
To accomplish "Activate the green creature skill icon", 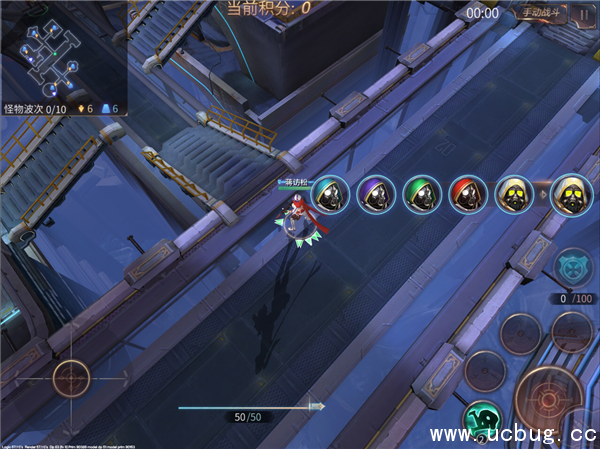I will 483,422.
